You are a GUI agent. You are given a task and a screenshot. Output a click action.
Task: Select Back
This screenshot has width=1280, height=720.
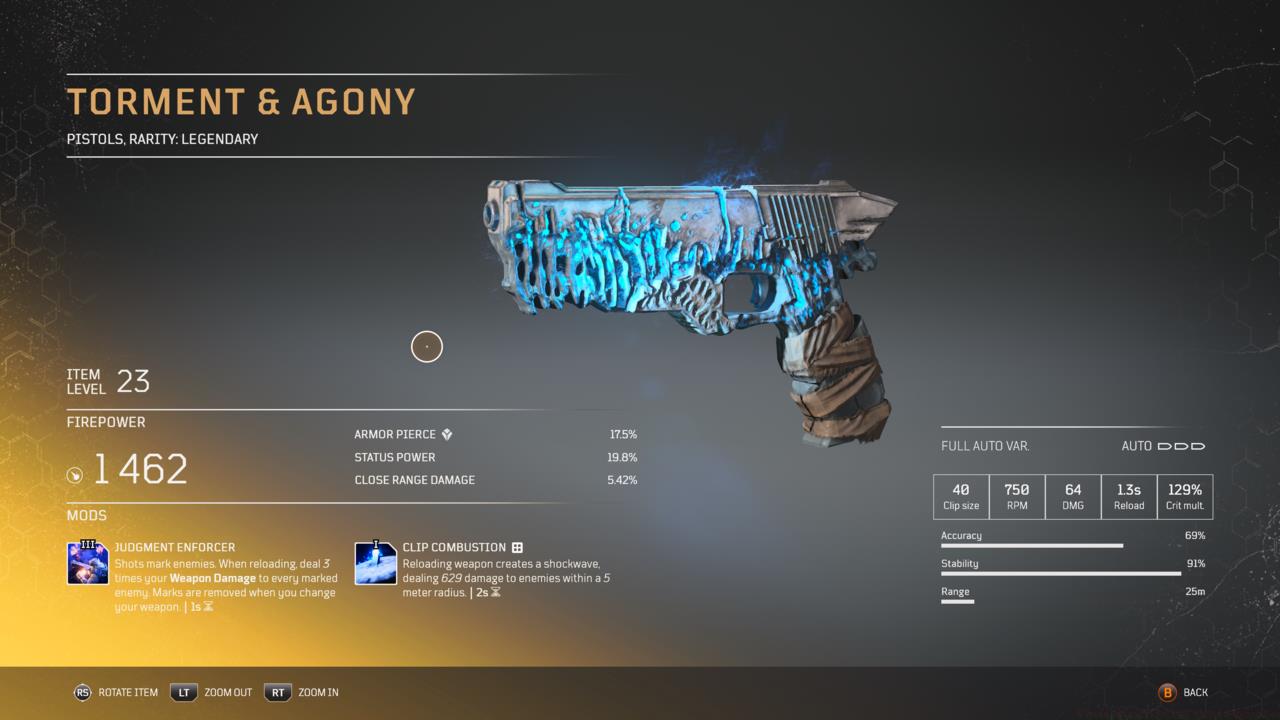click(x=1194, y=692)
